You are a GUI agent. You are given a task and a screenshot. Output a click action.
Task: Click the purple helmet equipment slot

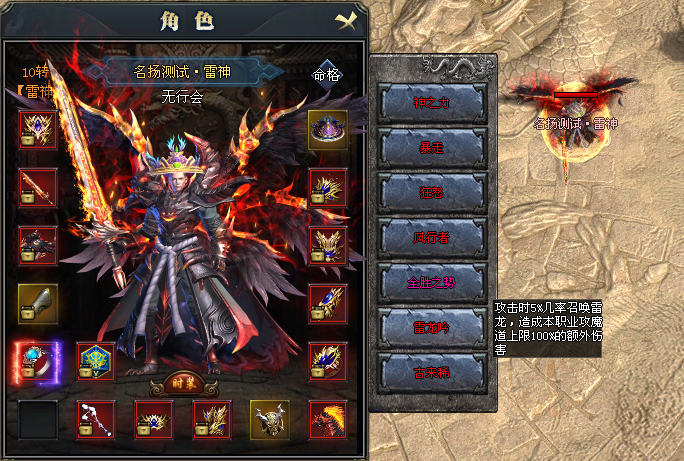tap(327, 130)
